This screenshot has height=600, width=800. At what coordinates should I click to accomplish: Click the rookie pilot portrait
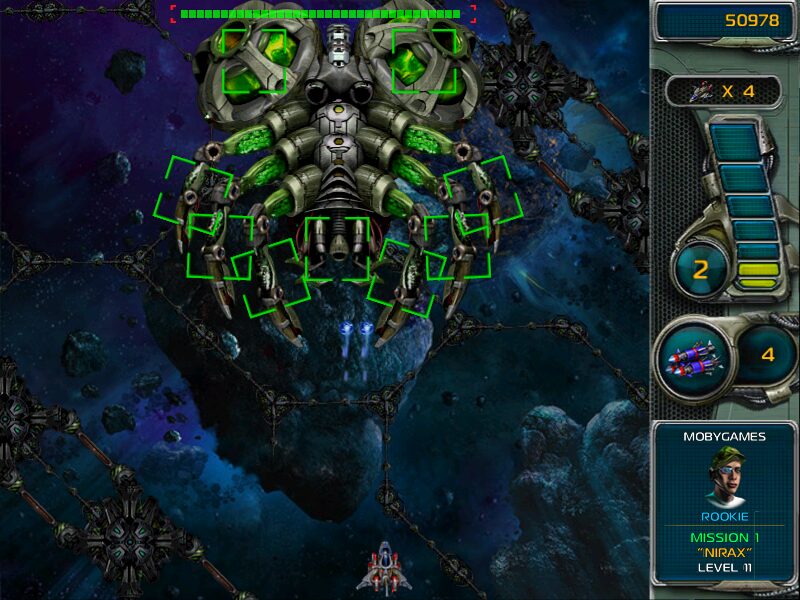click(725, 477)
